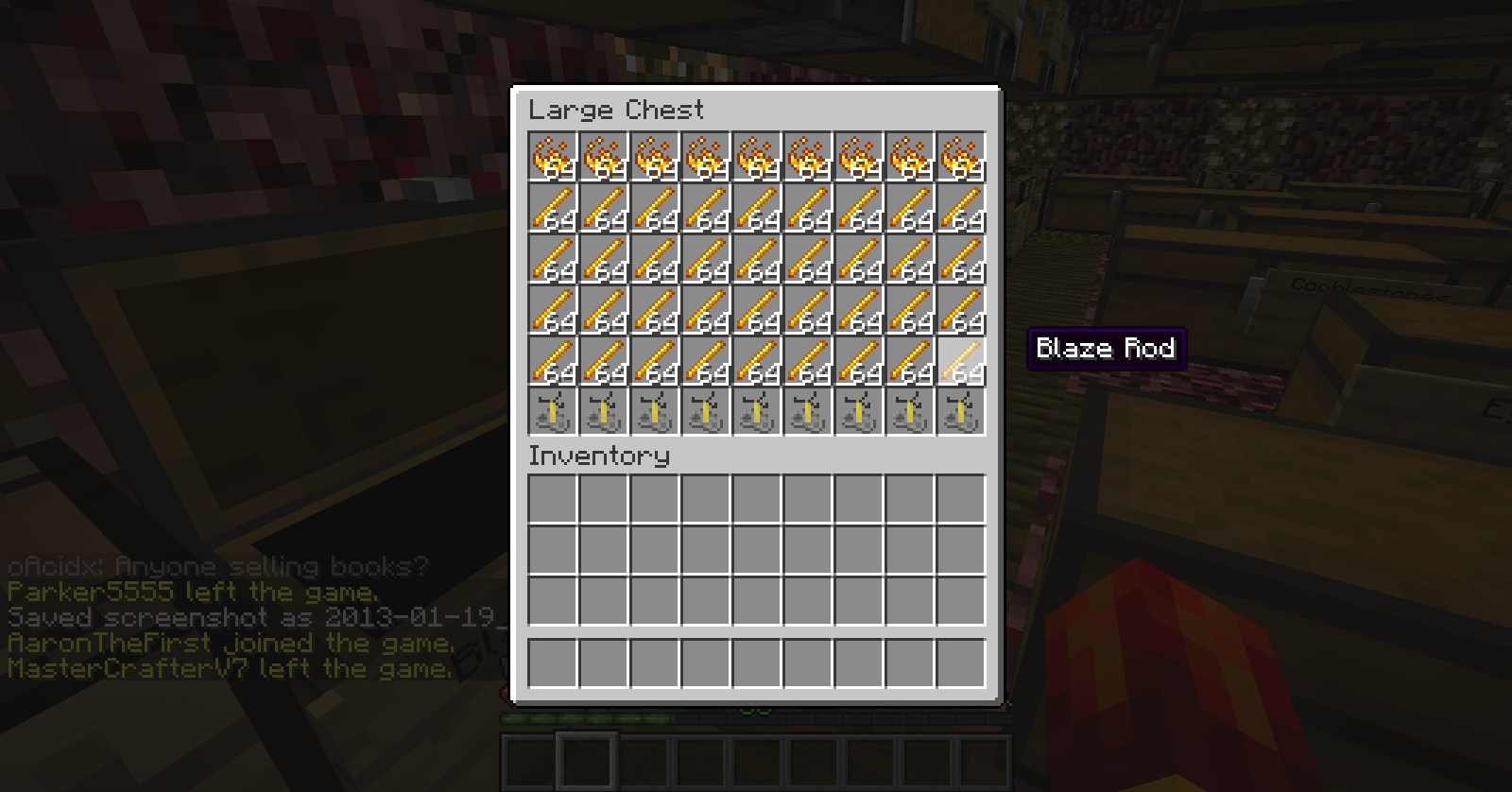Click the fifth fire item in the top row
This screenshot has width=1512, height=792.
point(757,156)
